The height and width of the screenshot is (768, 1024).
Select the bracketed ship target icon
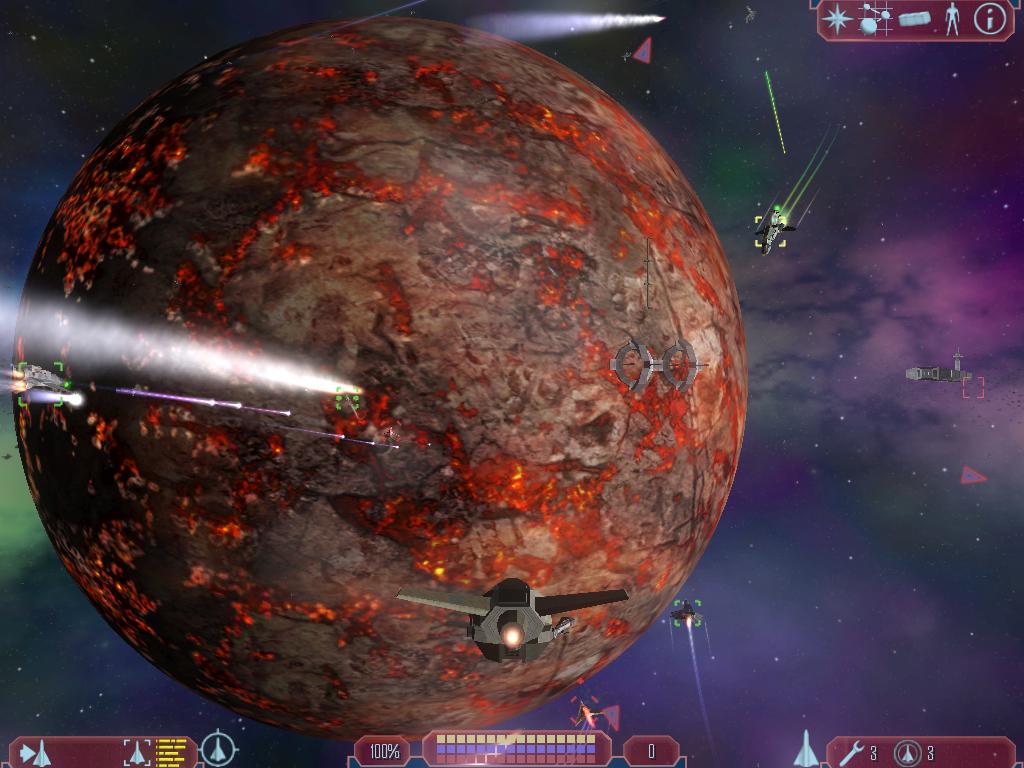(136, 751)
